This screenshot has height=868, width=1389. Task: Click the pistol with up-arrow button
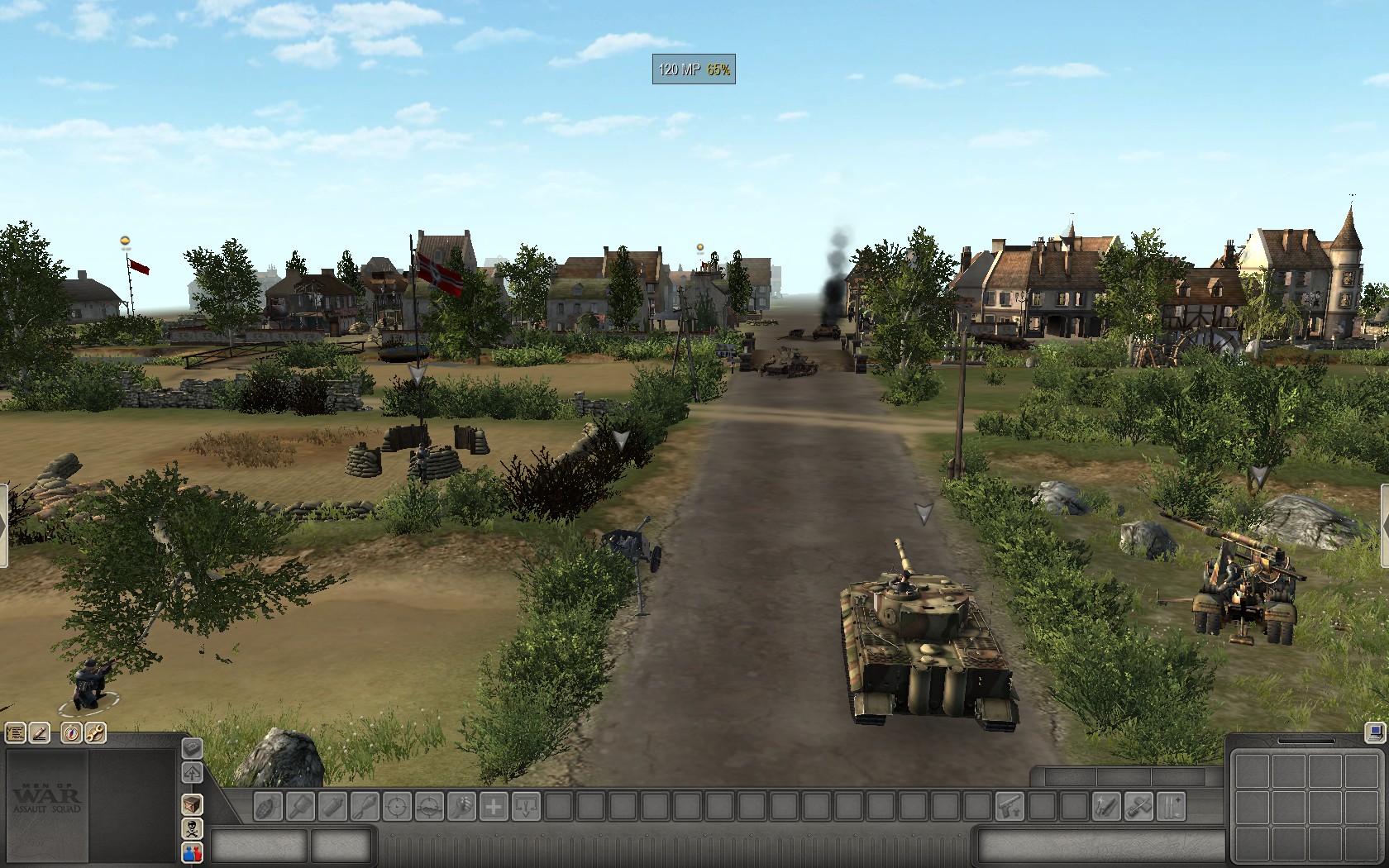tap(1010, 806)
